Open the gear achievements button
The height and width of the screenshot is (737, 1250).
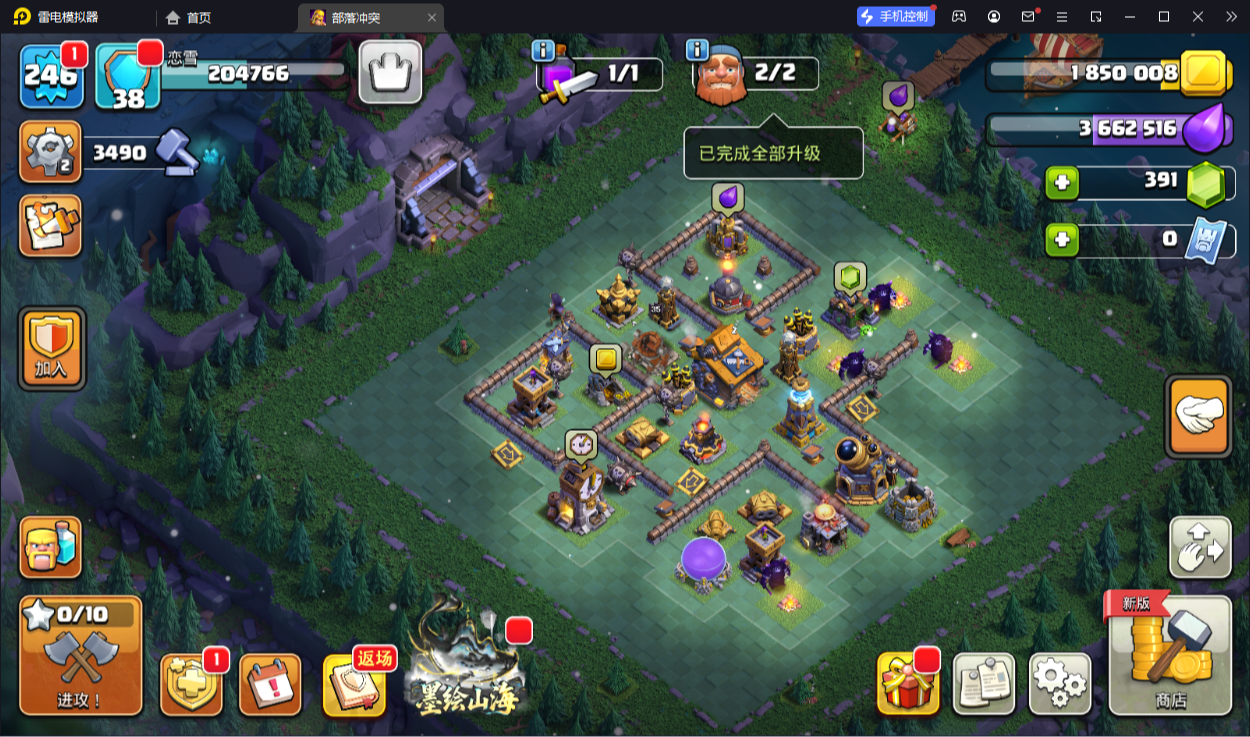point(50,152)
